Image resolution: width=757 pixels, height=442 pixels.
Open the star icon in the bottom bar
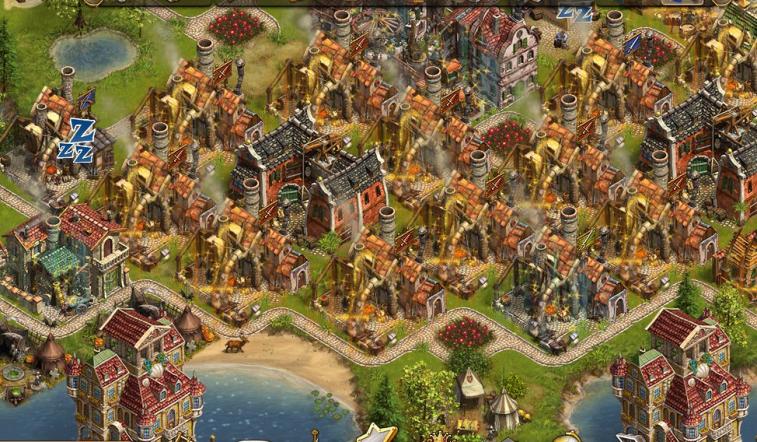tap(377, 434)
